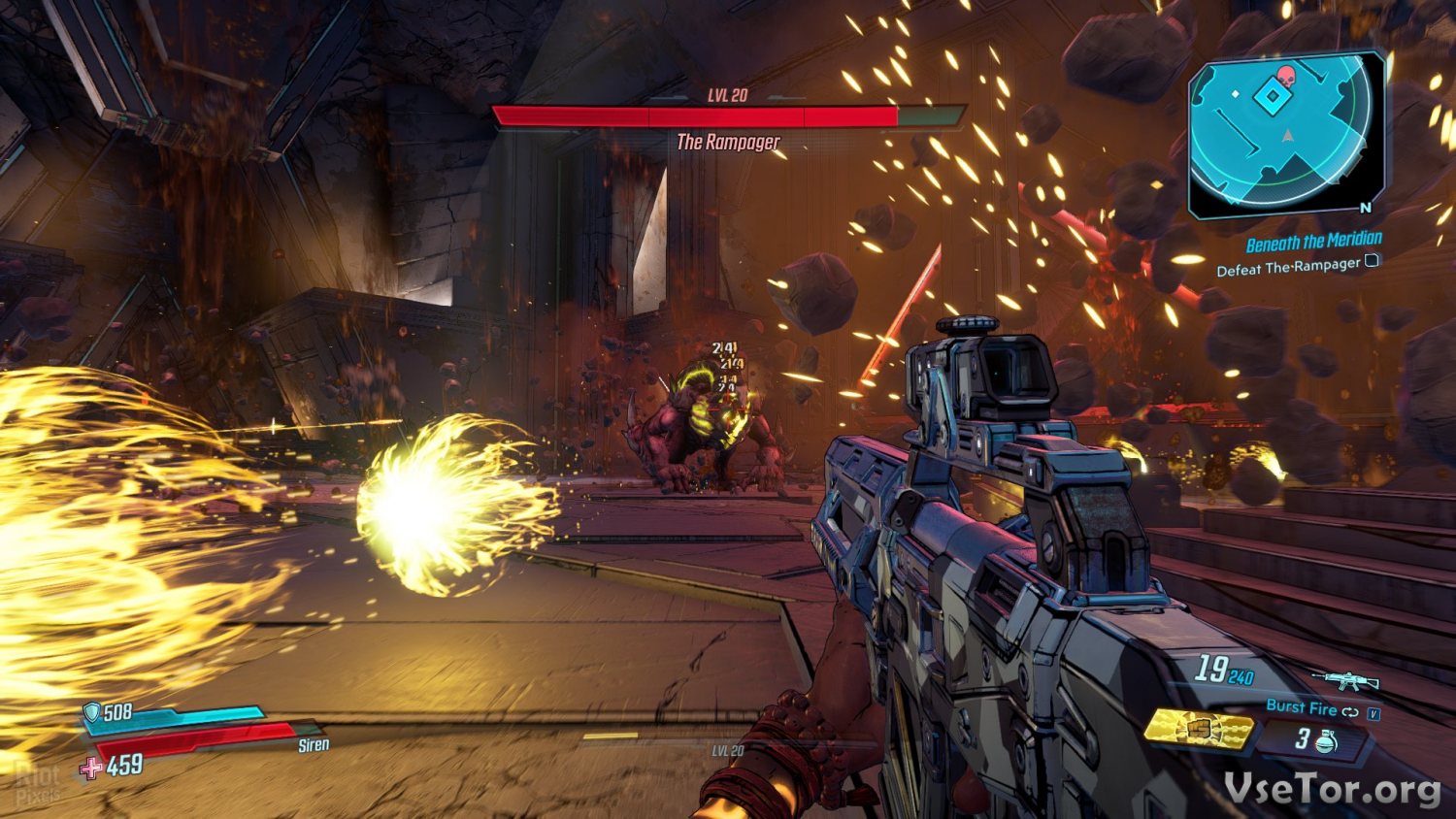
Task: Click the minimap's red skull boss marker
Action: 1285,77
